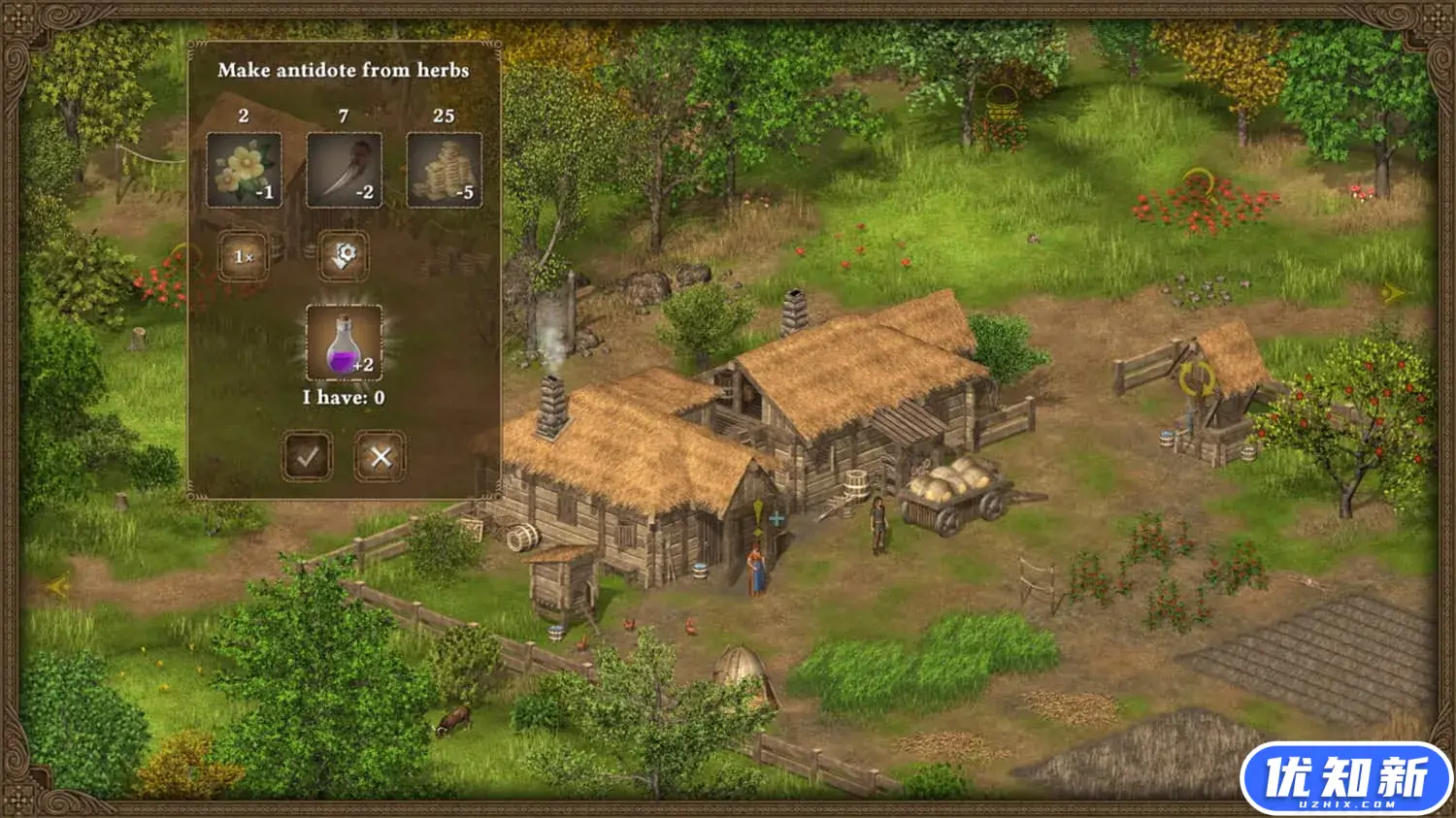The height and width of the screenshot is (818, 1456).
Task: Select the curved fang ingredient slot
Action: [x=344, y=170]
